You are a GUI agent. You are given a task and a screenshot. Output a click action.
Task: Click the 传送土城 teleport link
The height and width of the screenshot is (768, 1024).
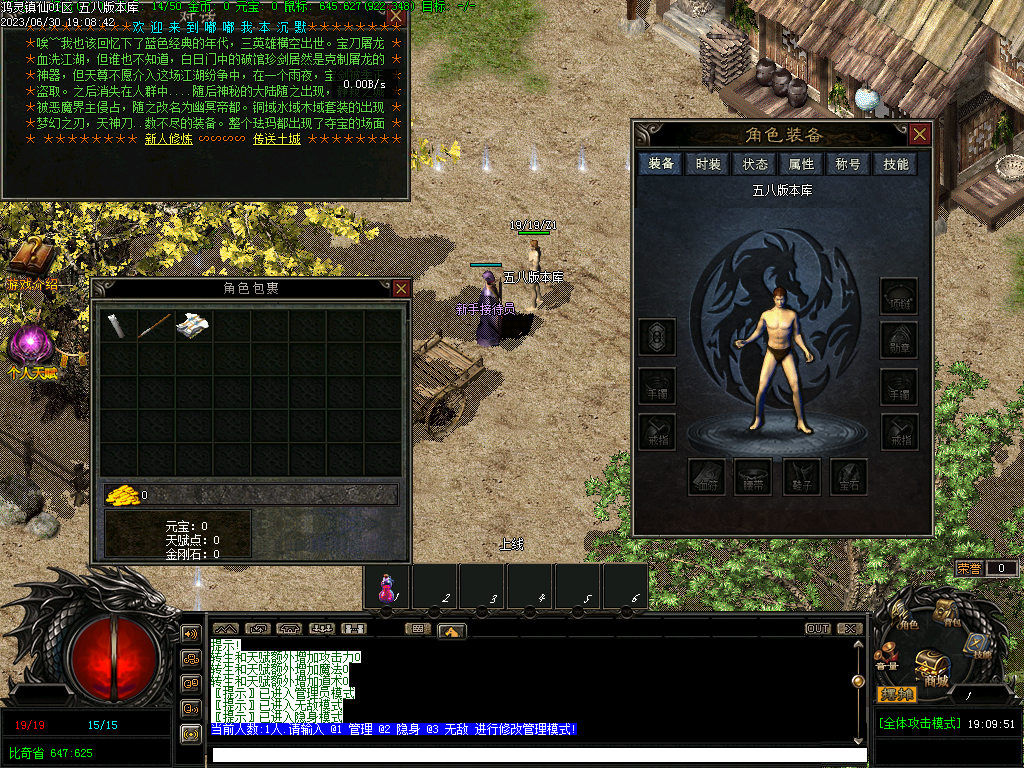tap(276, 139)
